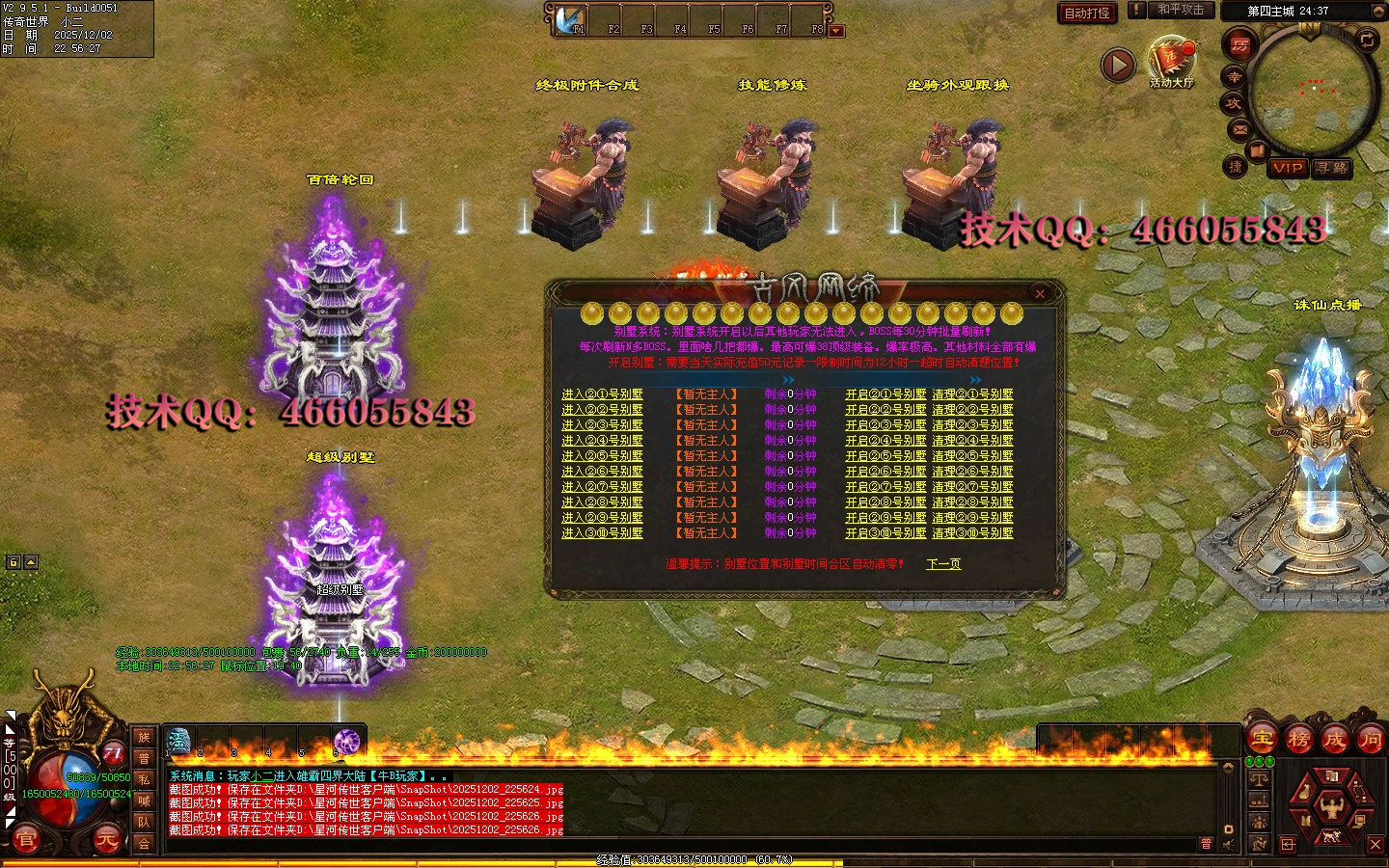Open the 活动大厅 event hall icon
1389x868 pixels.
[1171, 60]
